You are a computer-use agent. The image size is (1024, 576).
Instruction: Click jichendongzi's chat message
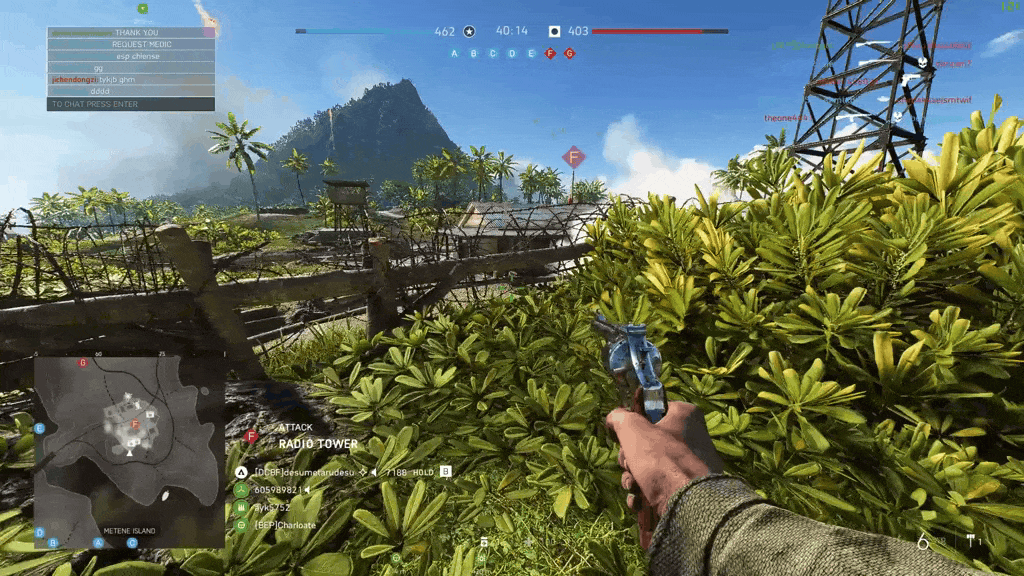point(131,78)
